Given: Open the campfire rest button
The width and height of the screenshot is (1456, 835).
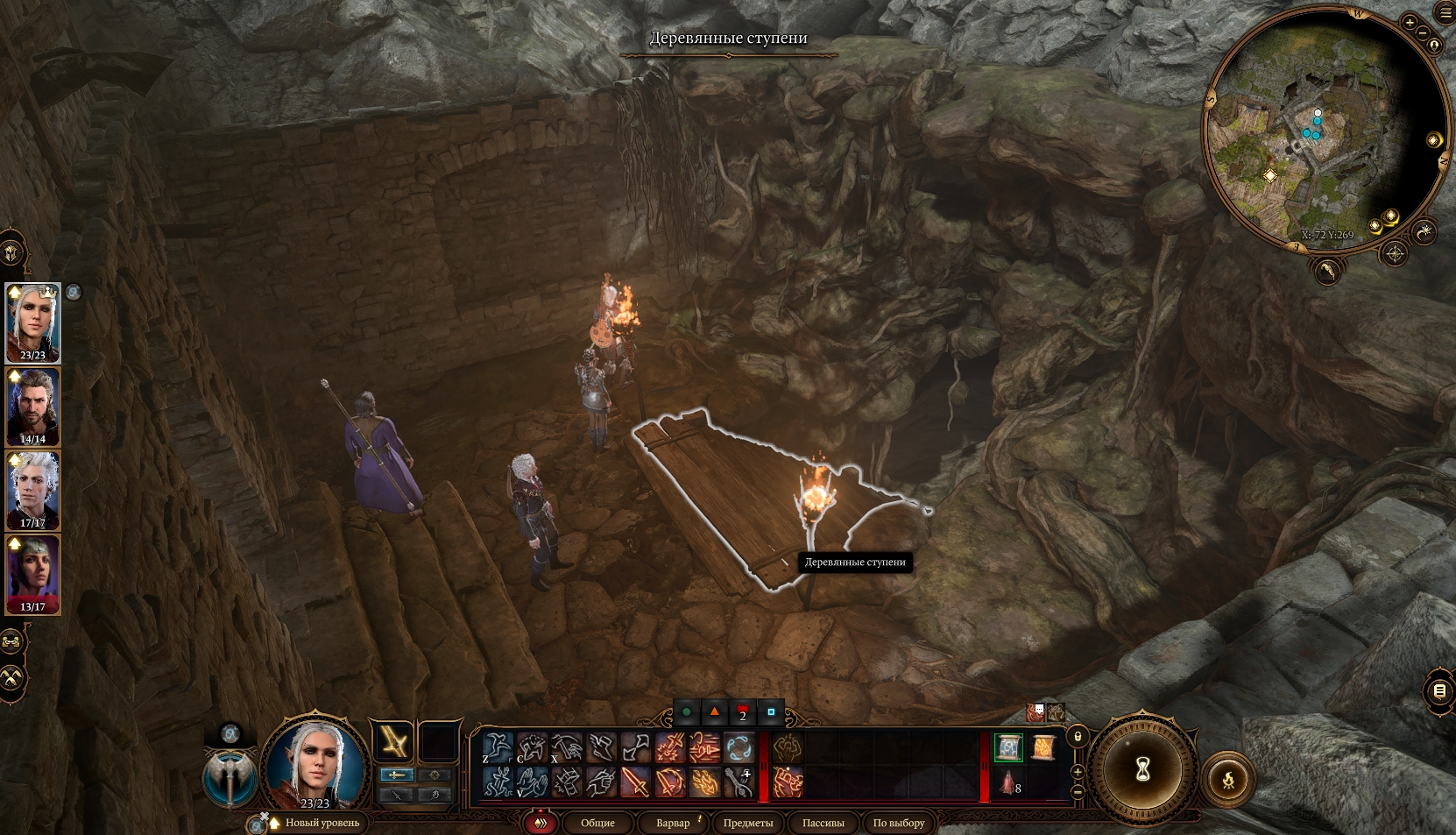Looking at the screenshot, I should (1228, 779).
